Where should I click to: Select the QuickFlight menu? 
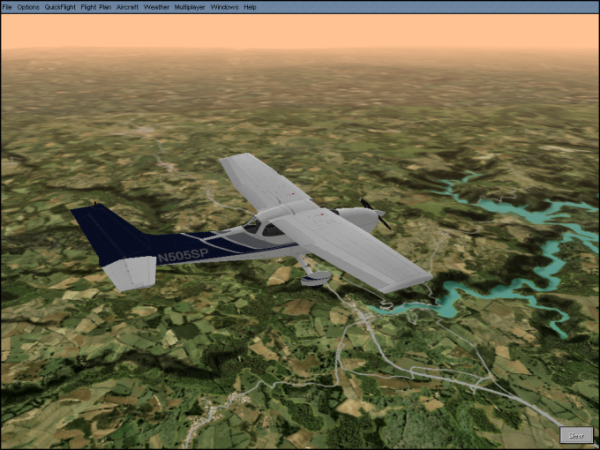click(60, 6)
